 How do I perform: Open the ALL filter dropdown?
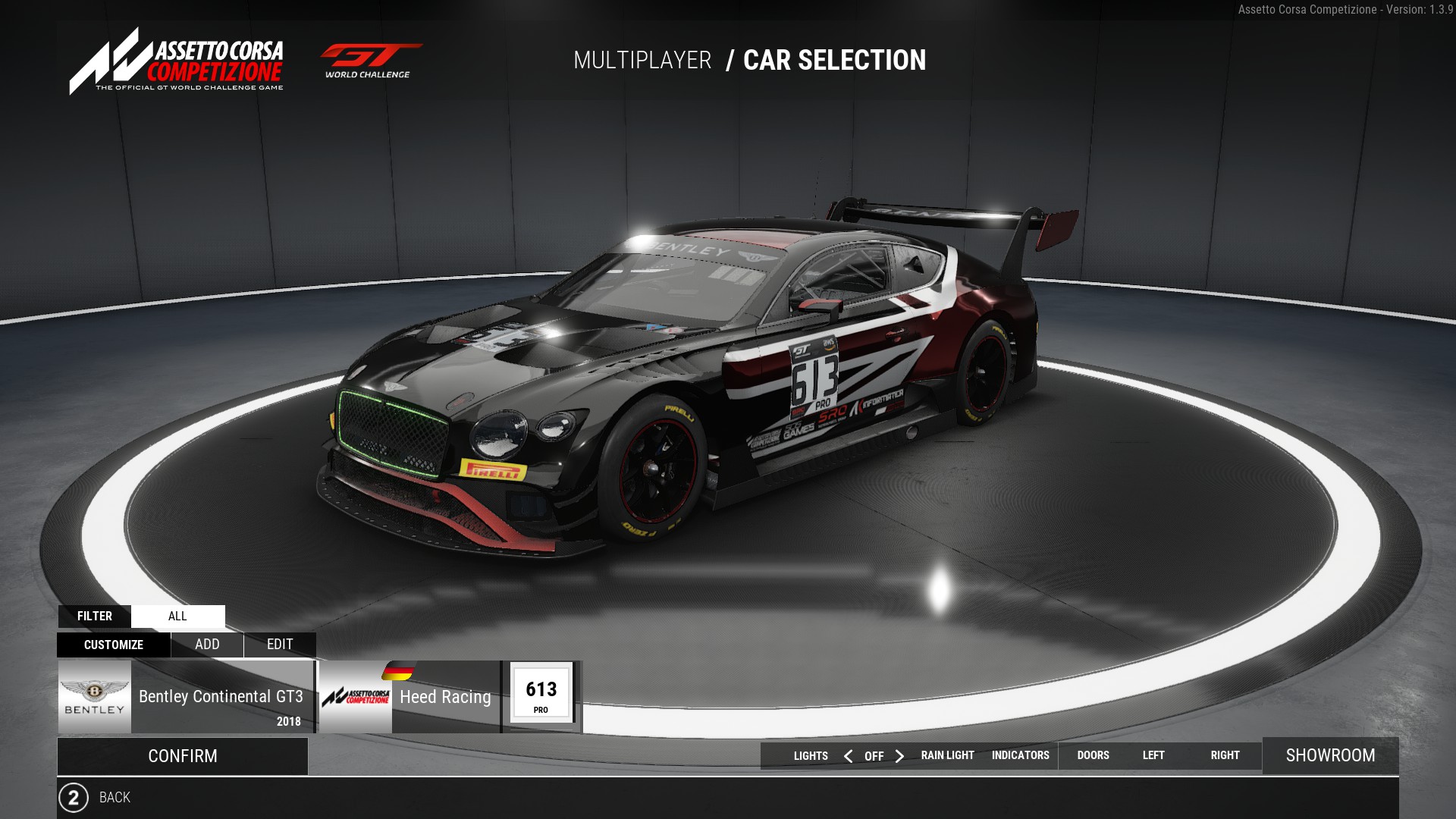[x=177, y=616]
